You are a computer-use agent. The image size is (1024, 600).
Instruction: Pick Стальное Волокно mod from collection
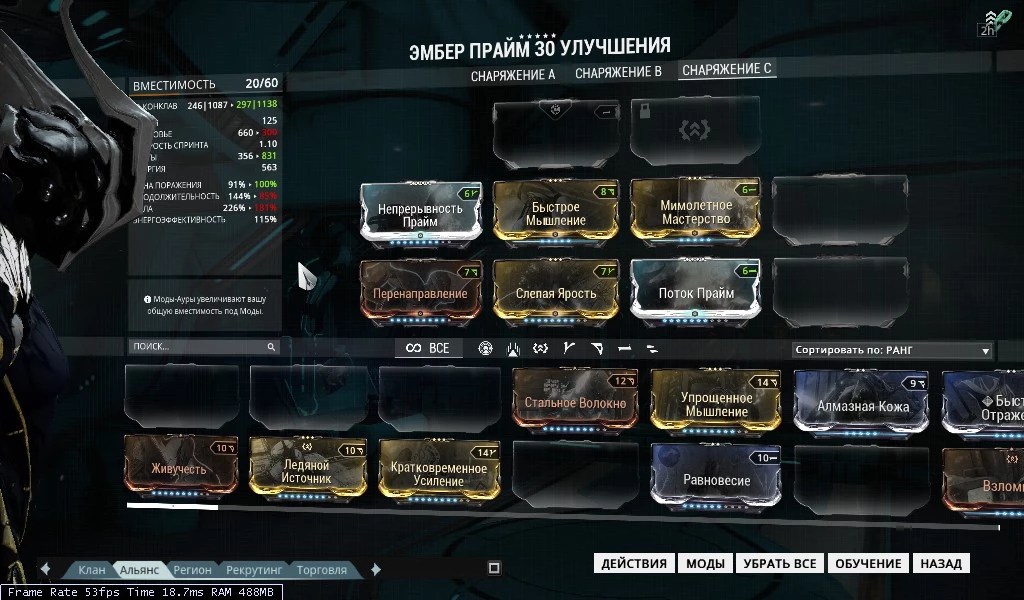pyautogui.click(x=575, y=402)
